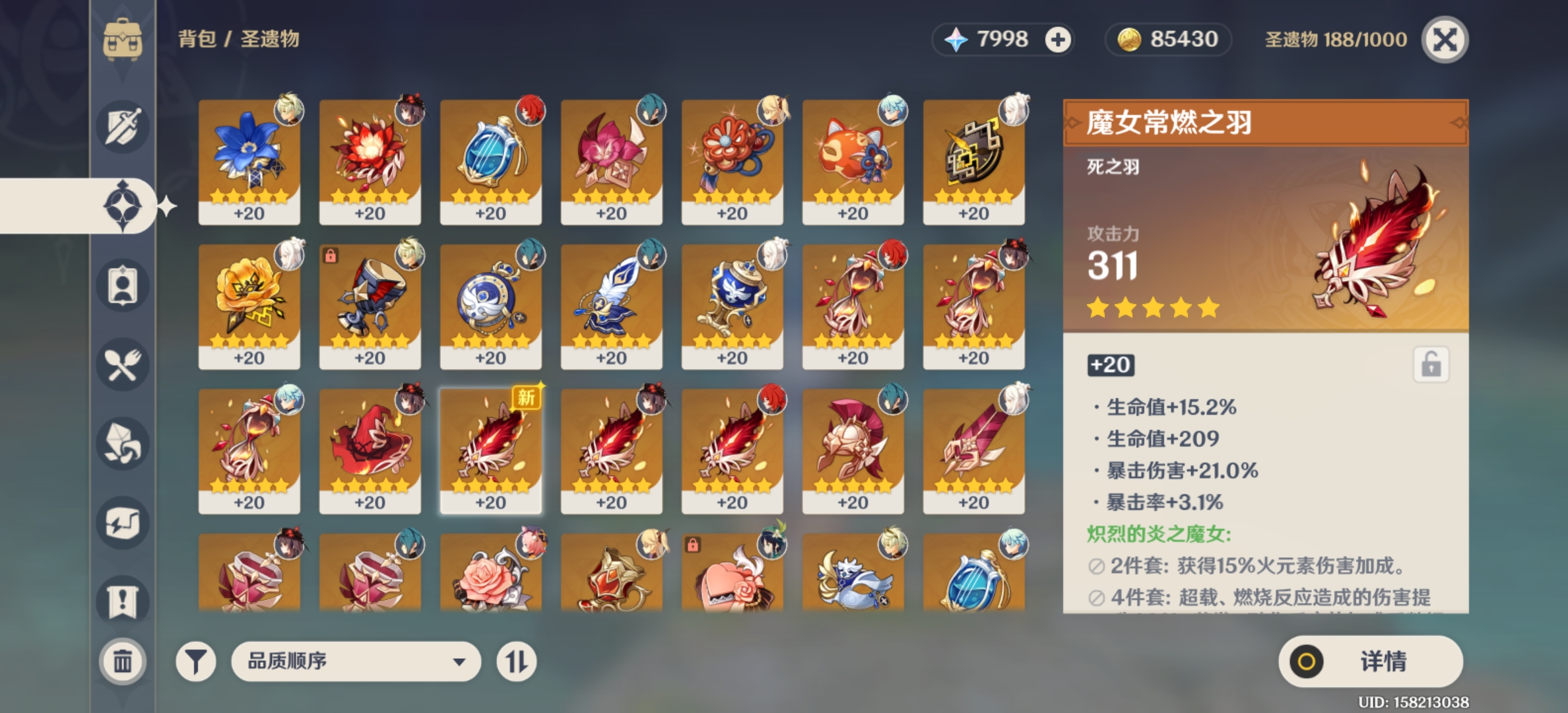Open the 品质顺序 sort dropdown
1568x713 pixels.
point(356,660)
